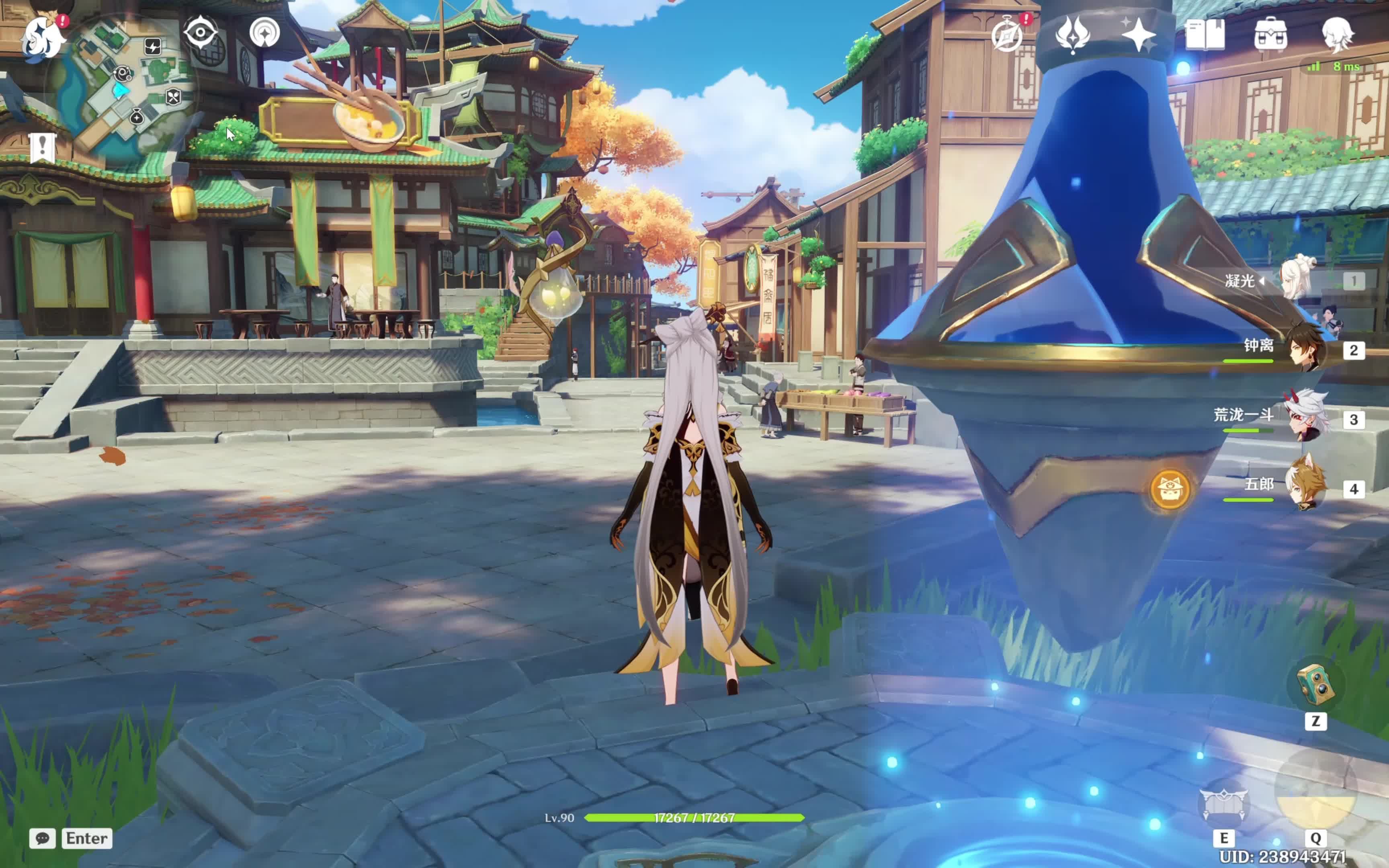This screenshot has width=1389, height=868.
Task: Open the inventory backpack icon
Action: click(x=1270, y=35)
